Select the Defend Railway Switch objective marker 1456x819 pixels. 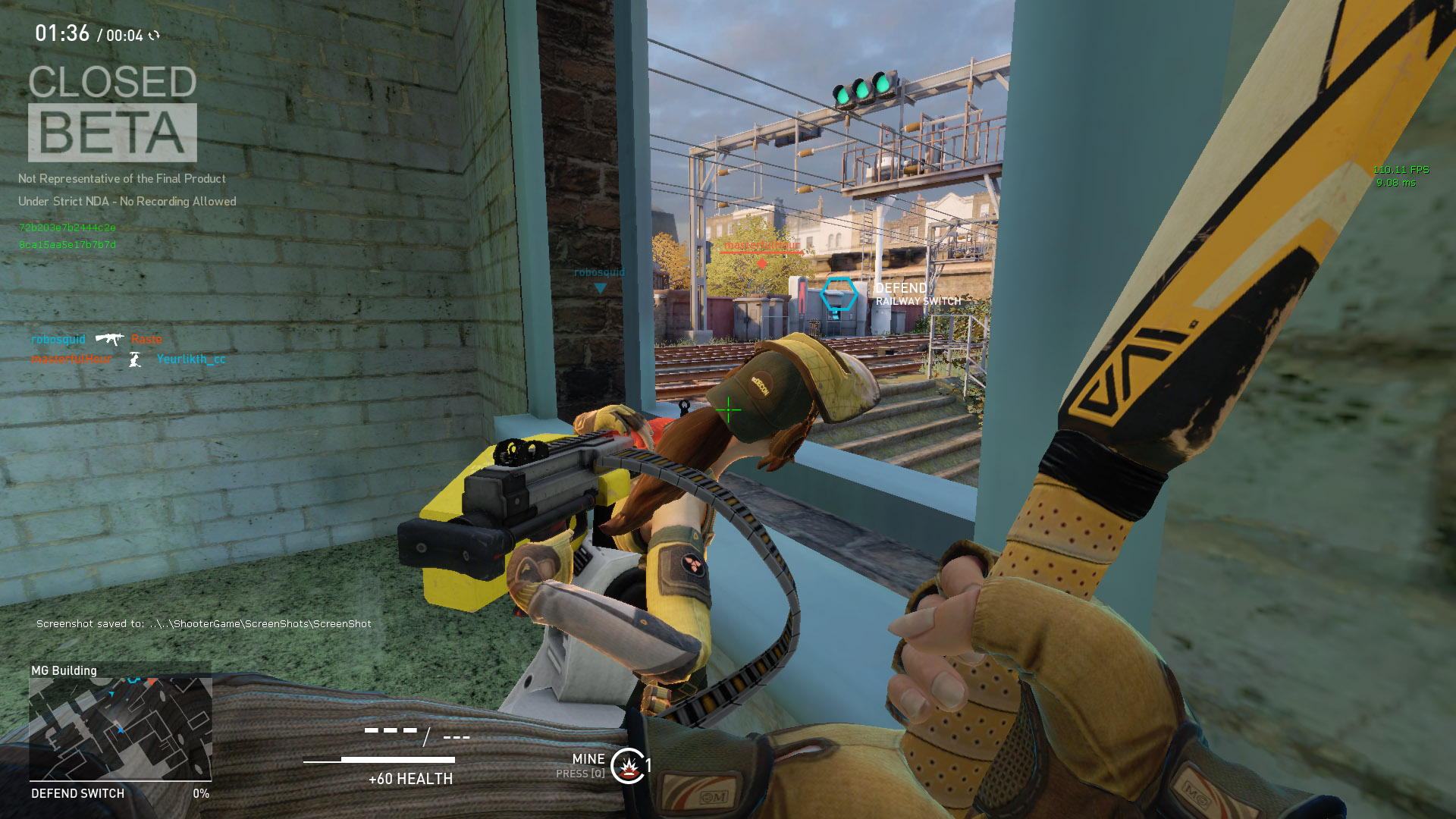pyautogui.click(x=839, y=295)
